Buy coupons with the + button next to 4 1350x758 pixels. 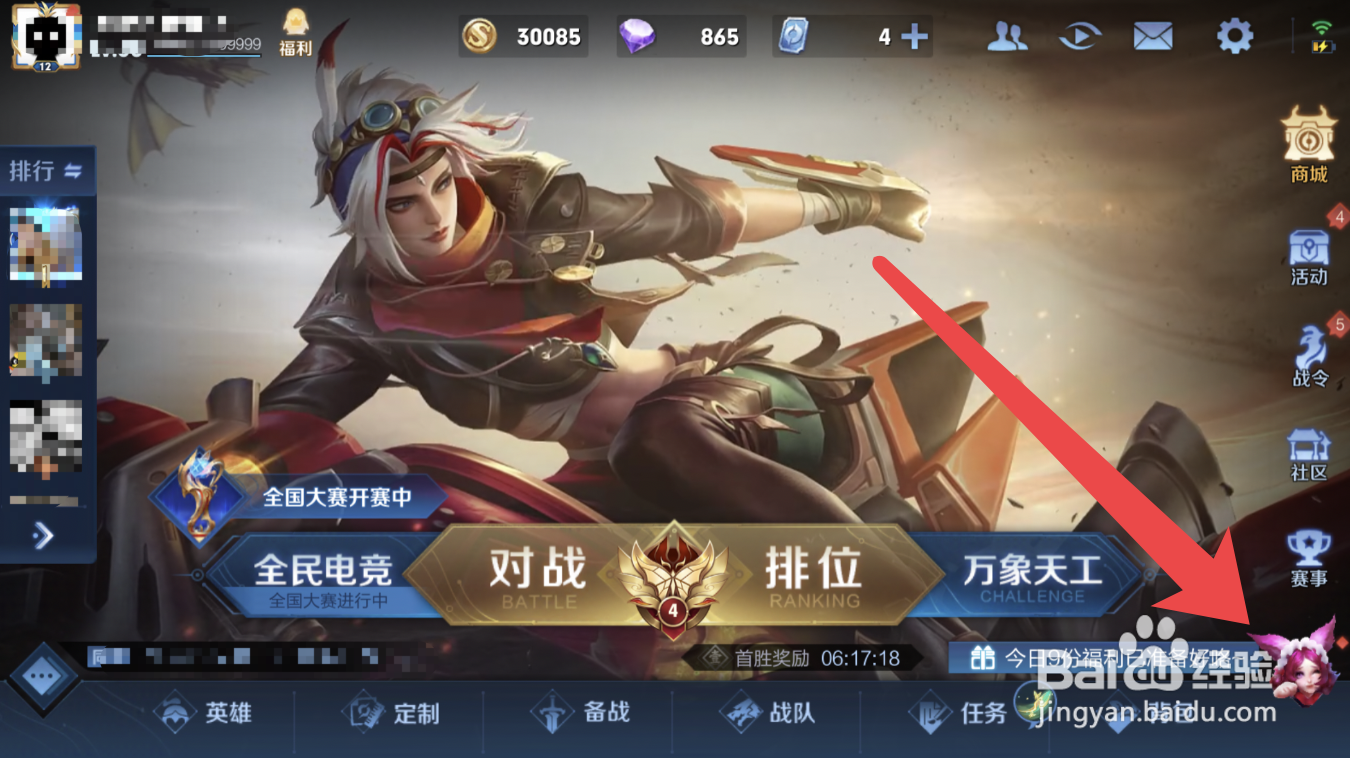(912, 35)
